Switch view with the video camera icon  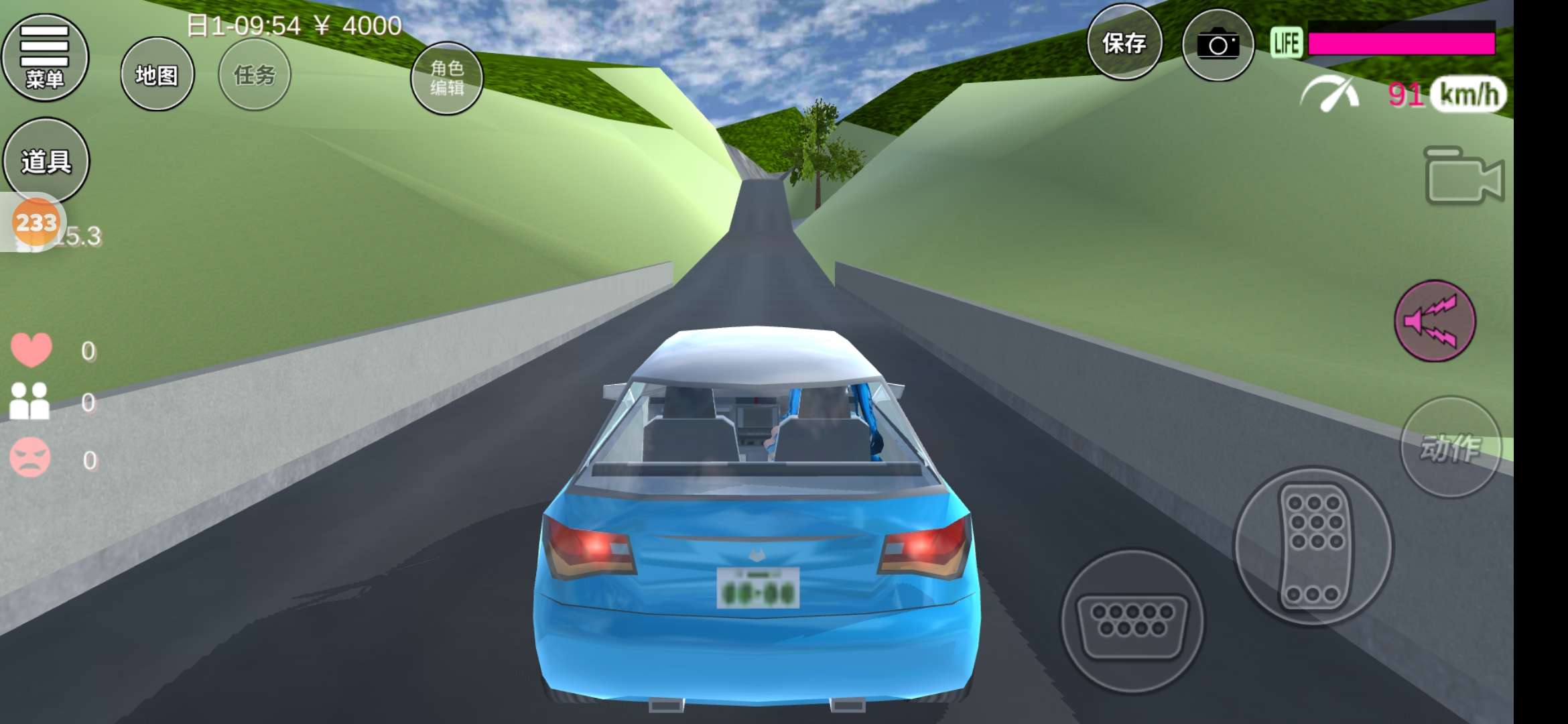1463,176
